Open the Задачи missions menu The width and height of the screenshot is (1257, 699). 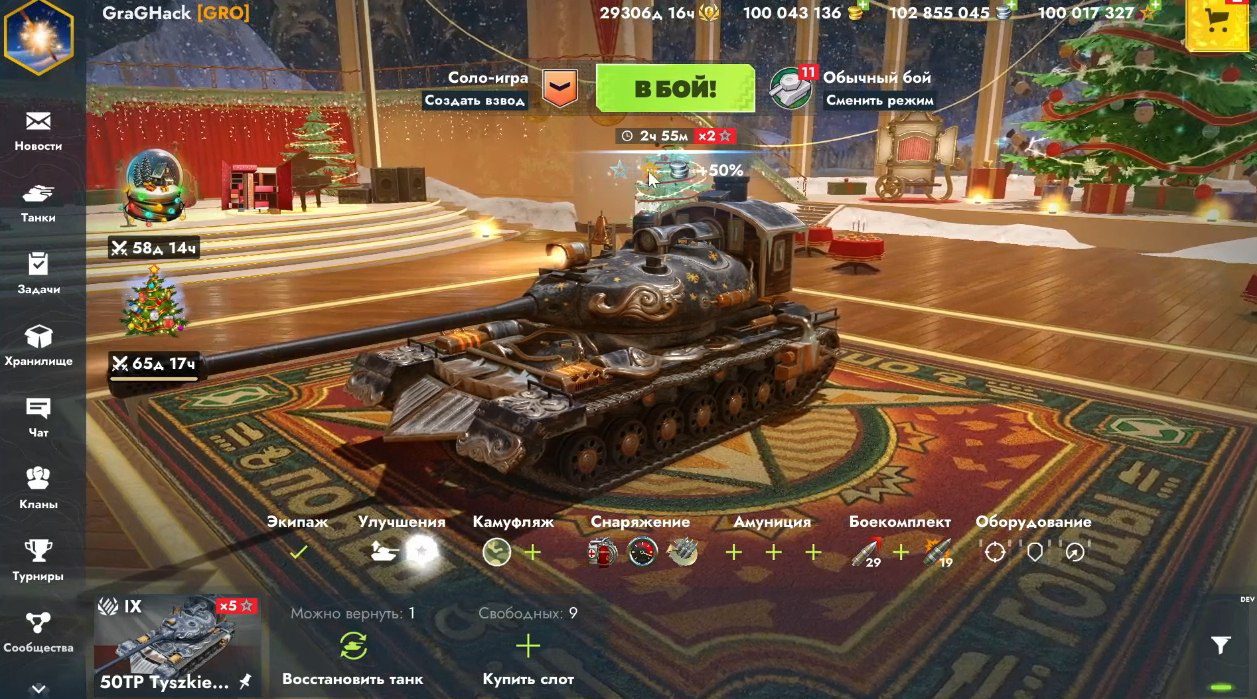38,274
